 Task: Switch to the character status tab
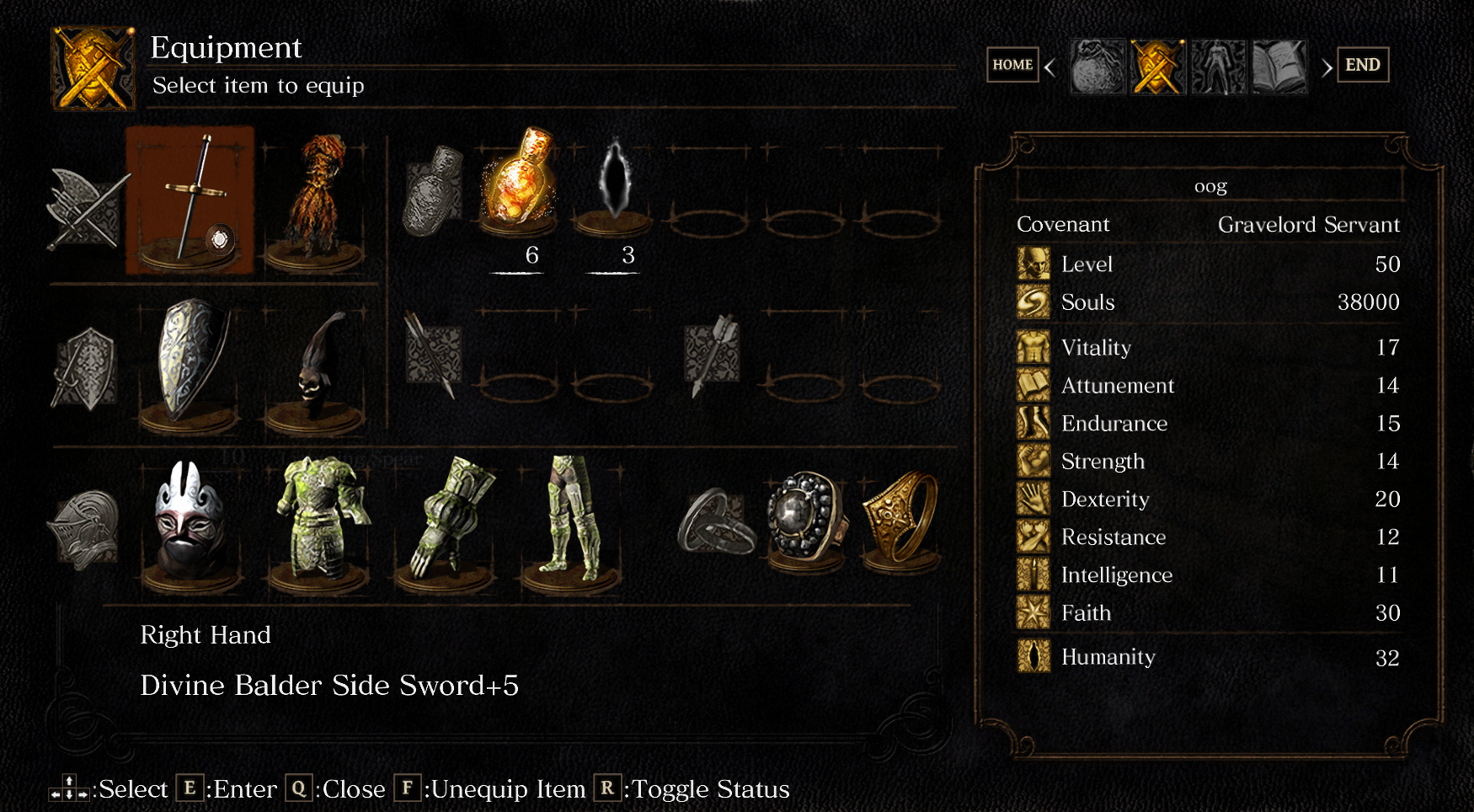coord(1218,67)
